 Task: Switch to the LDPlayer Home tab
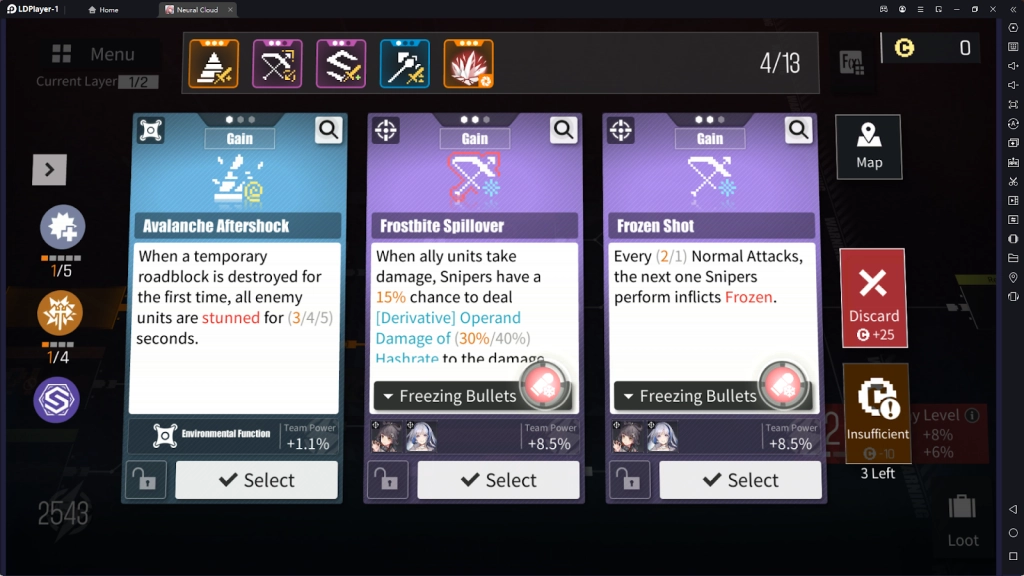click(104, 10)
